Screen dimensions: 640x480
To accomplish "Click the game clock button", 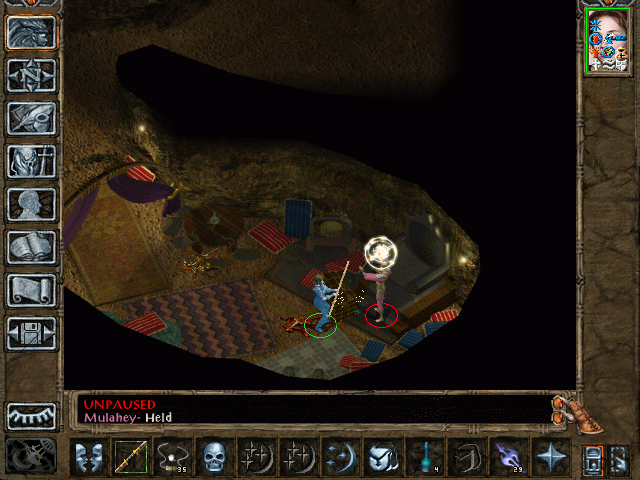I will 30,458.
